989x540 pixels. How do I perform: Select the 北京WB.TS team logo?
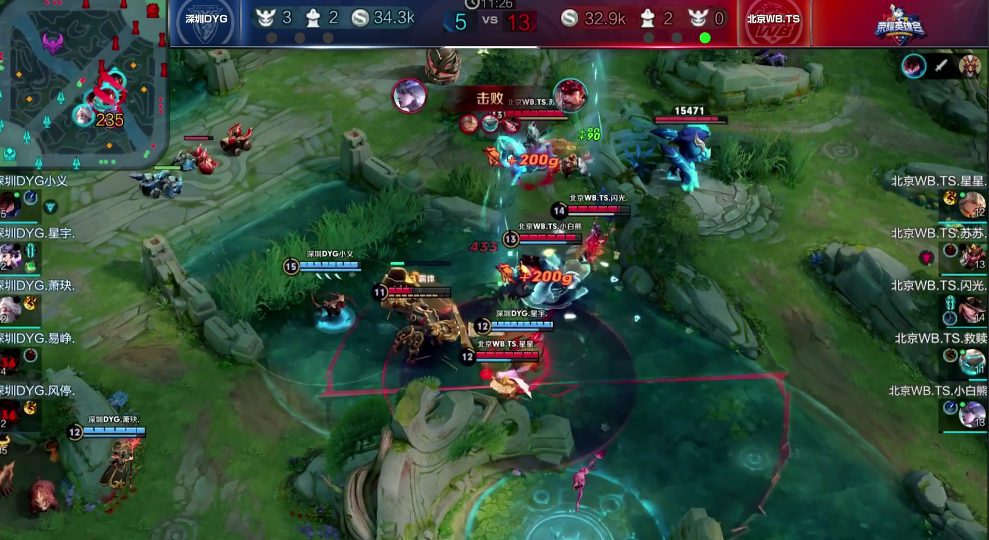(773, 23)
